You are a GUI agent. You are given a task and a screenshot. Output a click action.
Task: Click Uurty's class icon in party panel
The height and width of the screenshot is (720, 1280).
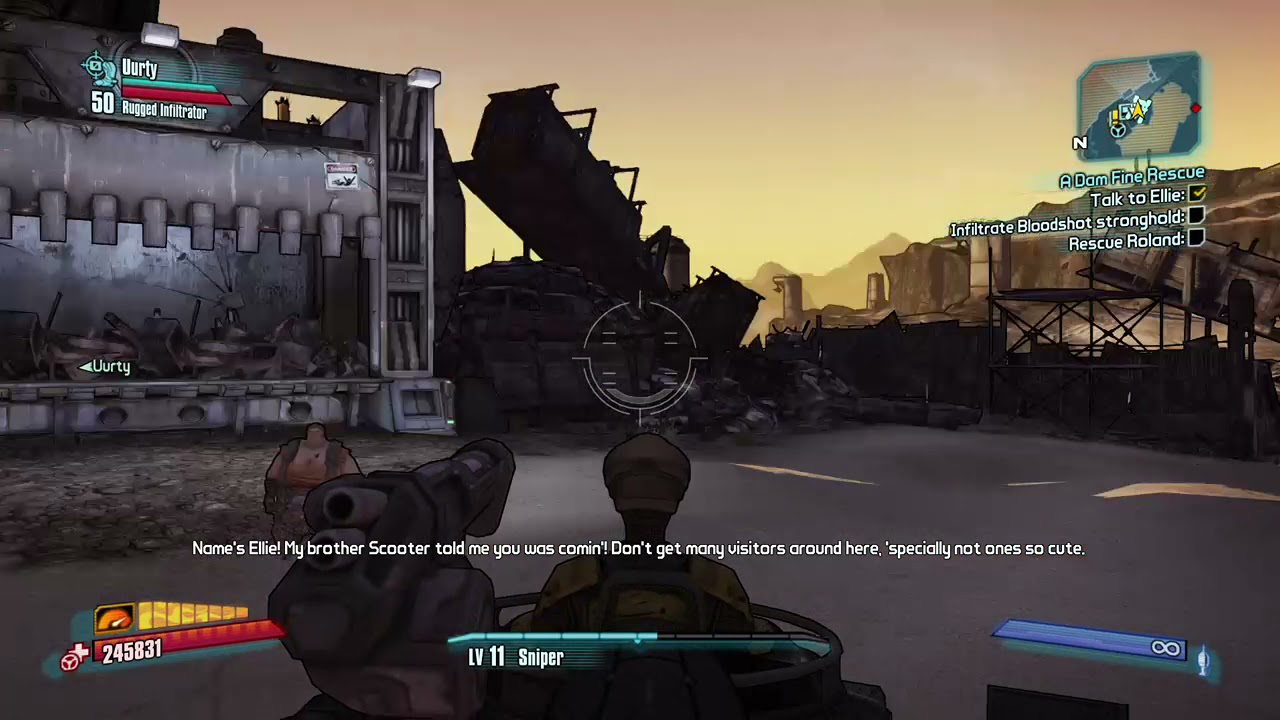[x=99, y=69]
